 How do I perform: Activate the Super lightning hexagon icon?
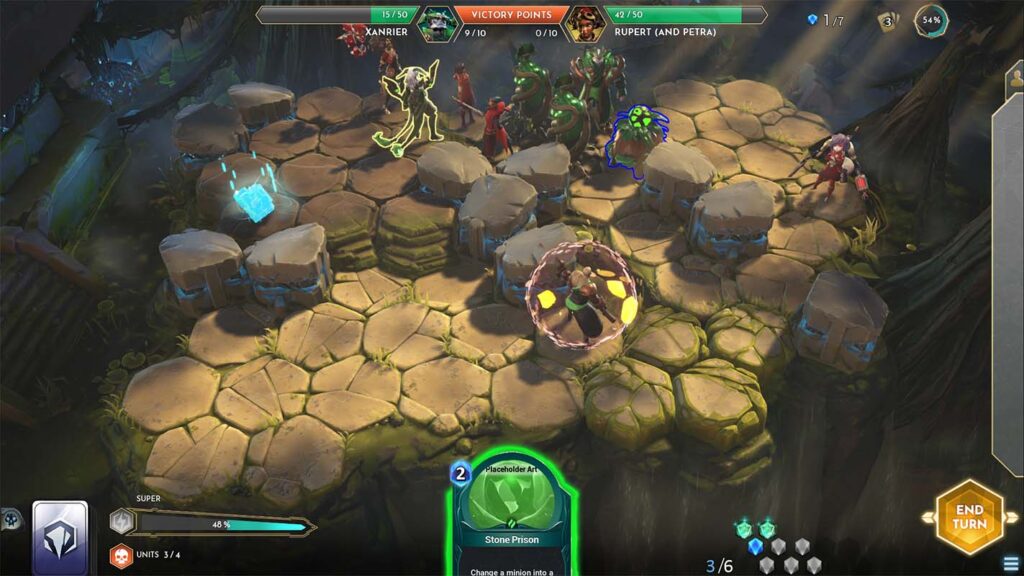pyautogui.click(x=122, y=522)
